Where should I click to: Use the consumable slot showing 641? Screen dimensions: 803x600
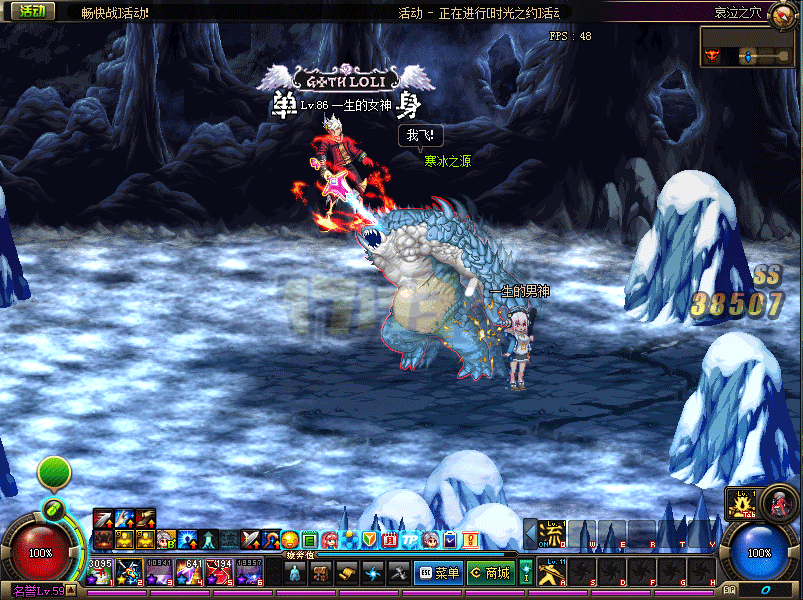click(189, 572)
